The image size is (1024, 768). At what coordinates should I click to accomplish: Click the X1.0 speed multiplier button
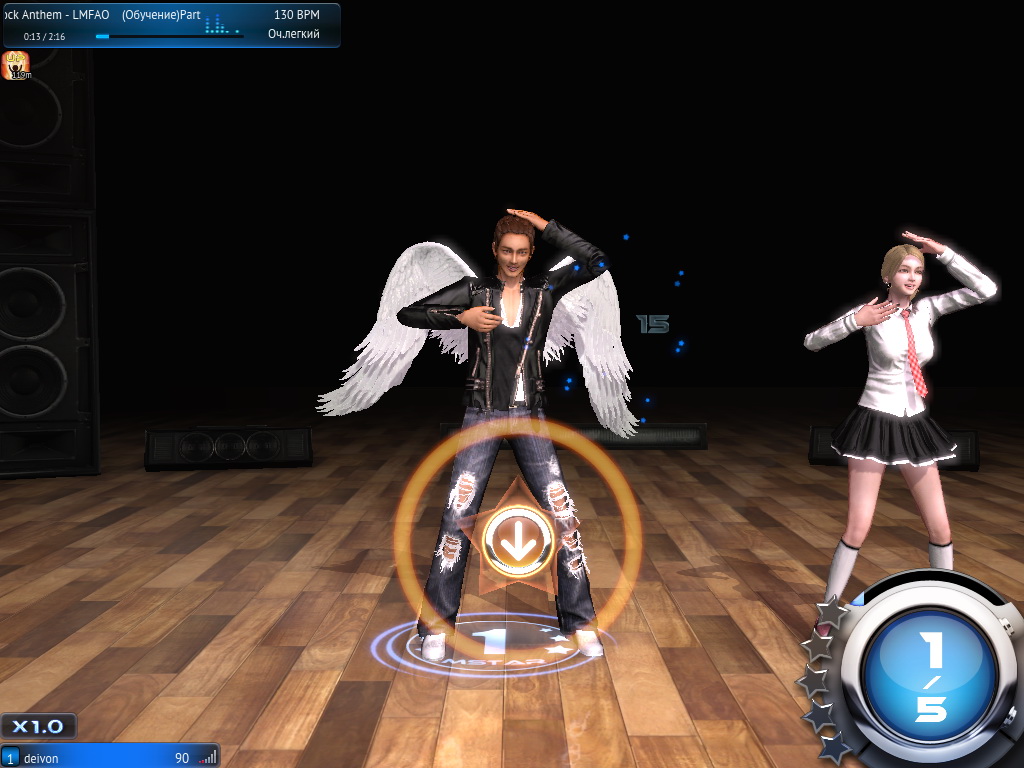click(38, 727)
